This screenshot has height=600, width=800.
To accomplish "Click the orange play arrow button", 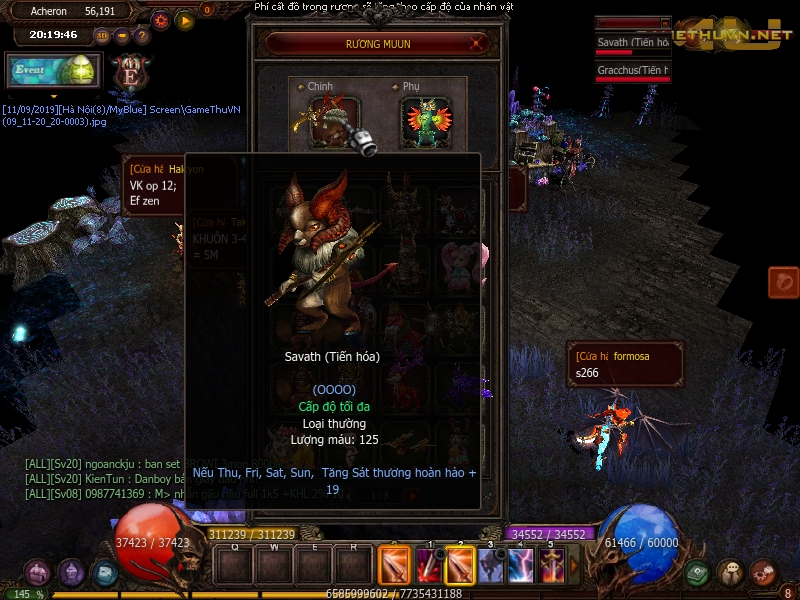I will click(185, 20).
